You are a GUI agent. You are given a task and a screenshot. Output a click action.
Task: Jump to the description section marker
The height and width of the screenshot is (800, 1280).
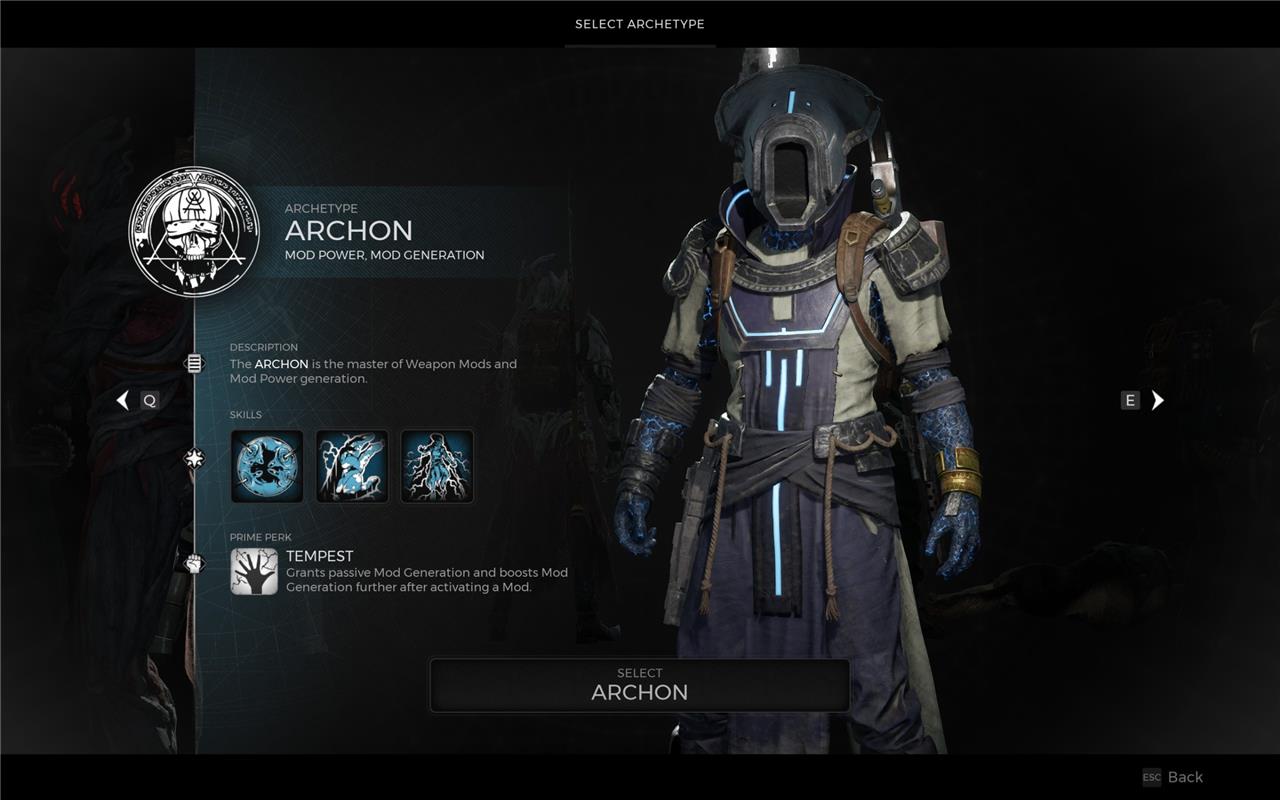coord(194,363)
